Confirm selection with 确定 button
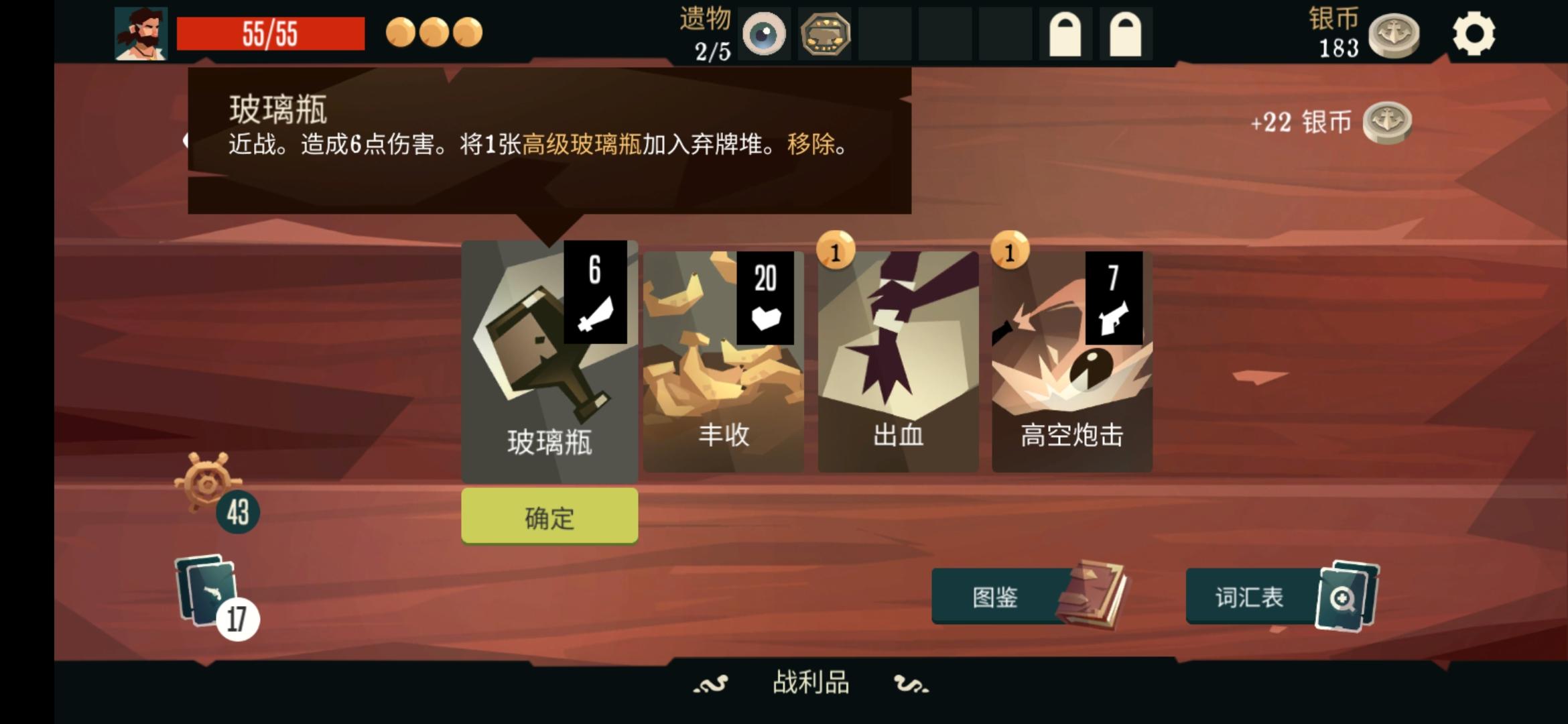Image resolution: width=1568 pixels, height=724 pixels. [x=548, y=516]
